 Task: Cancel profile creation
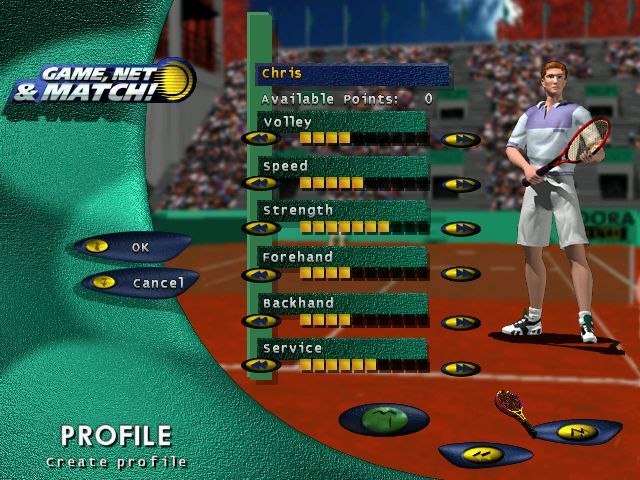pos(140,283)
